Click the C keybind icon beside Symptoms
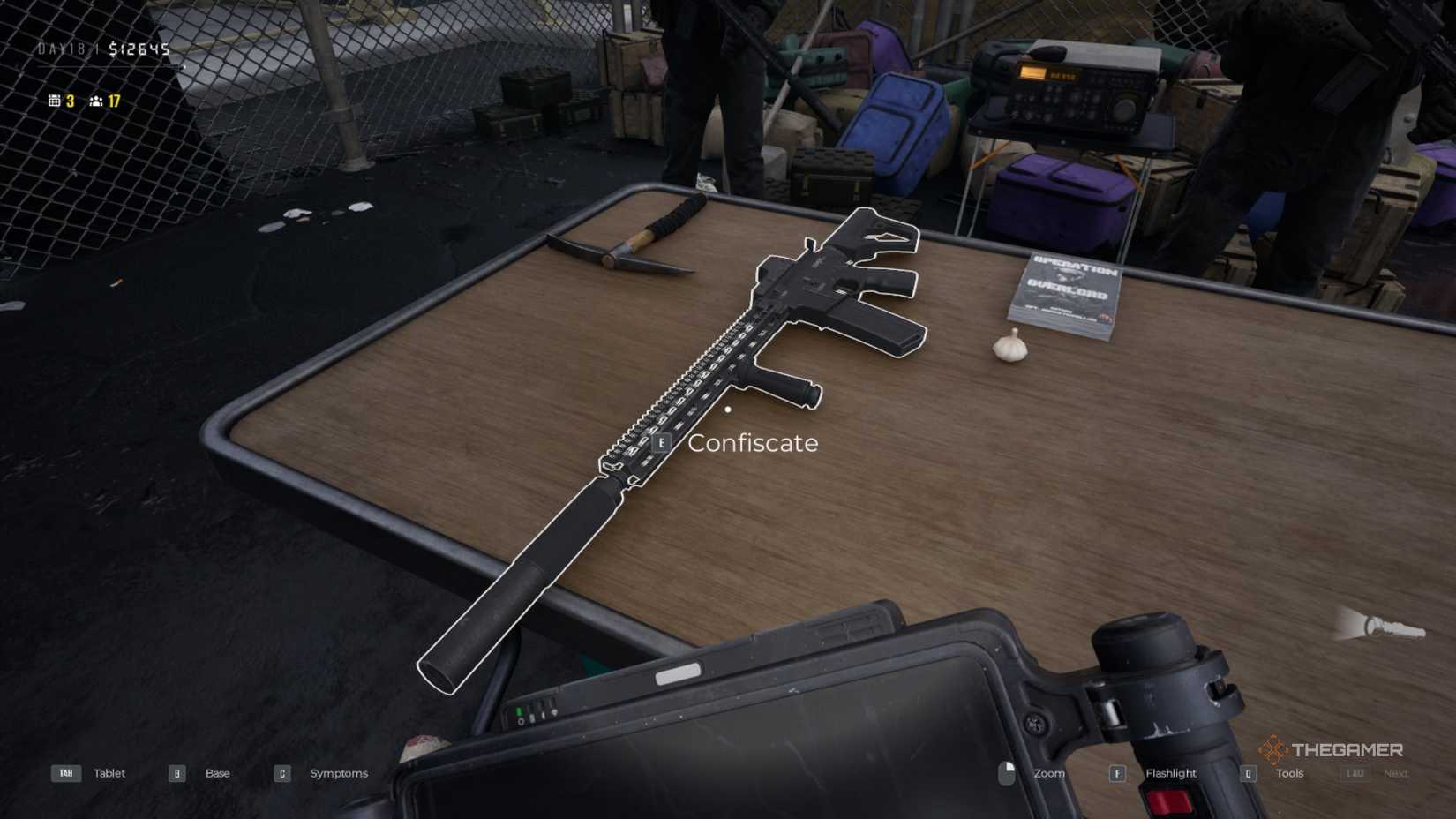The height and width of the screenshot is (819, 1456). click(x=281, y=773)
